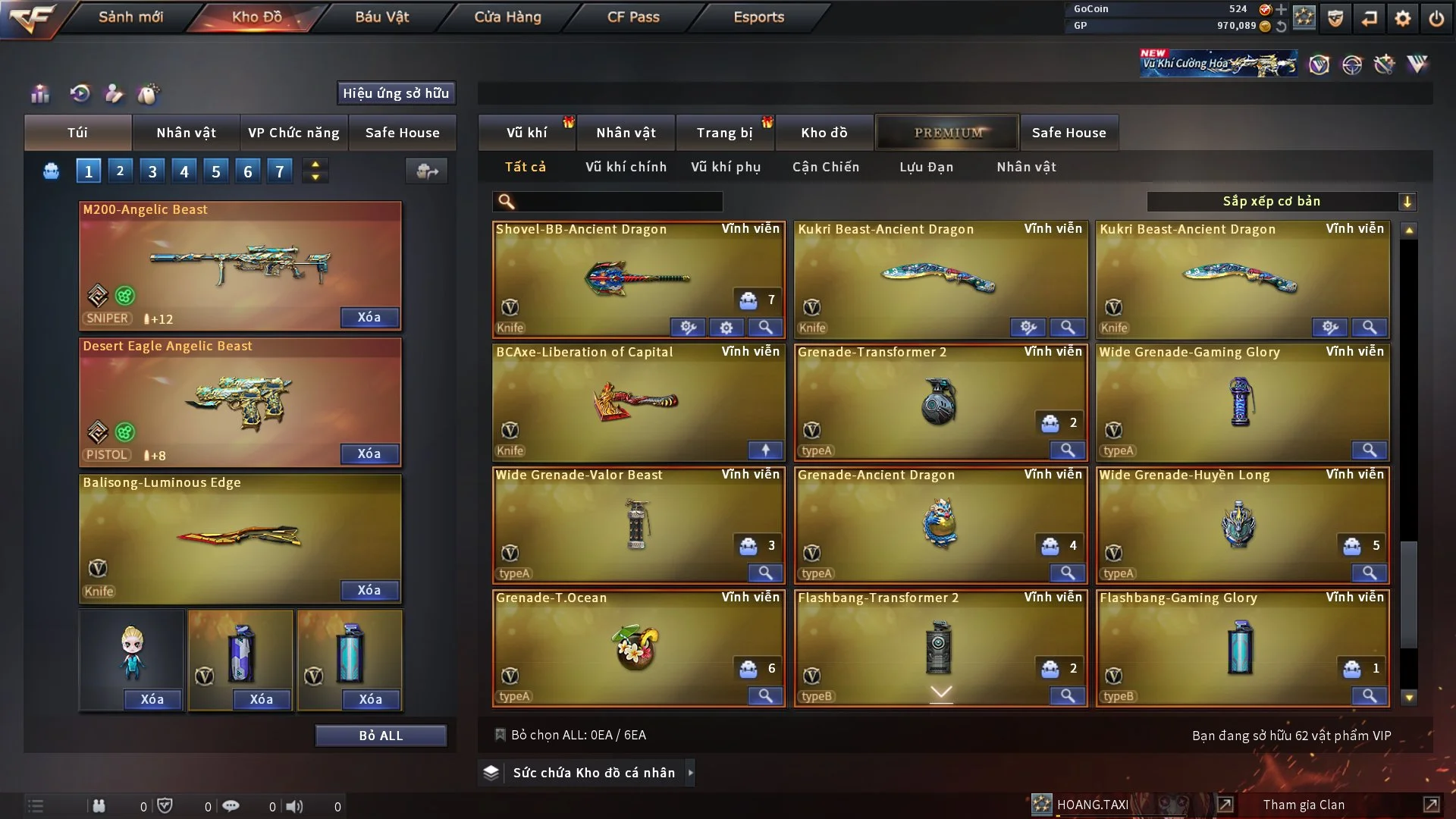Open the Hiệu ứng sở hữu panel
Screen dimensions: 1456x819
(x=396, y=93)
